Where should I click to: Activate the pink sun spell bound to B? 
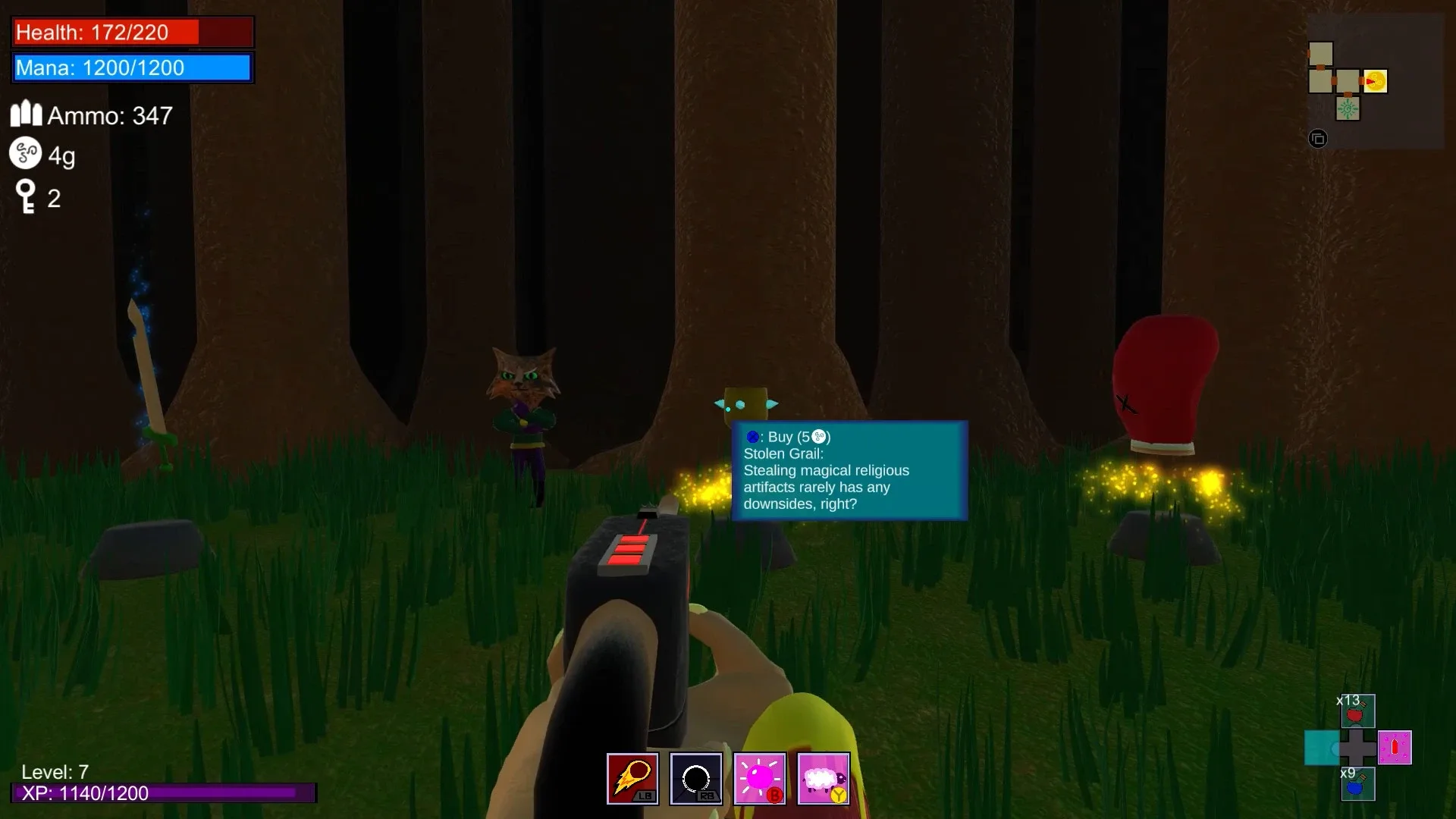(x=759, y=778)
